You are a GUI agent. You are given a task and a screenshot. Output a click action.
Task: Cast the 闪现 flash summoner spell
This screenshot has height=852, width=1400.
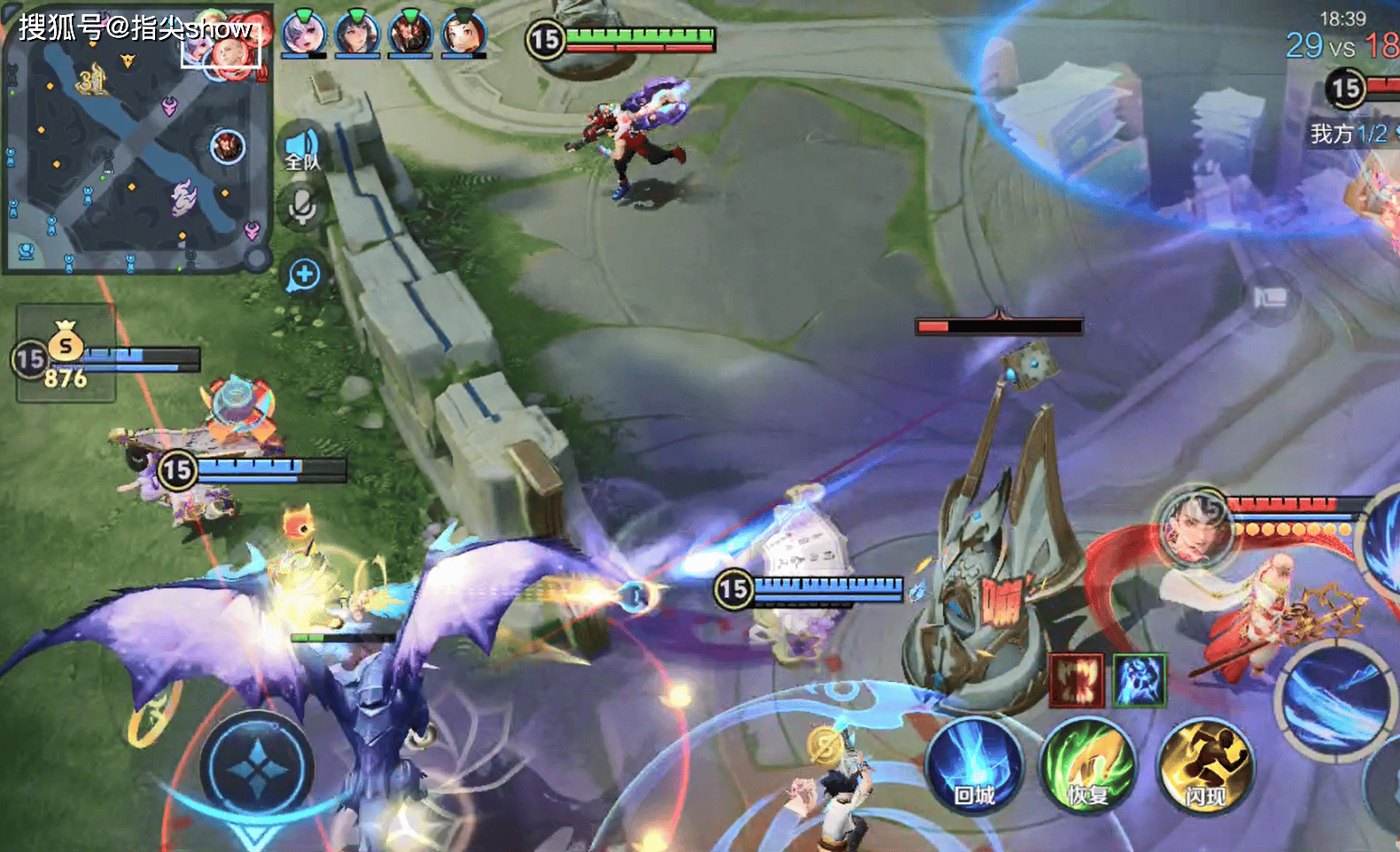1205,767
